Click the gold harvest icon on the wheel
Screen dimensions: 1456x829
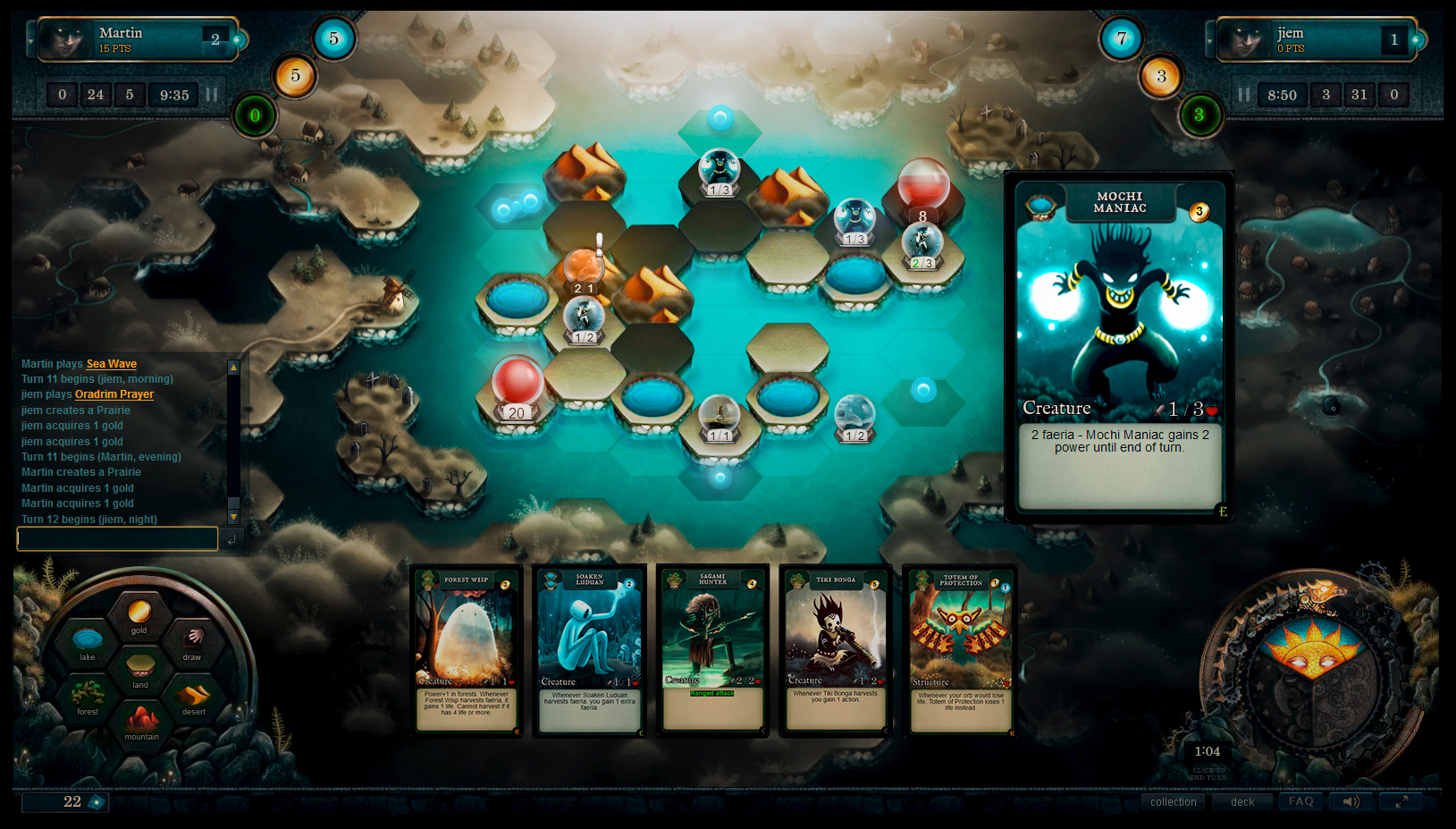click(141, 615)
